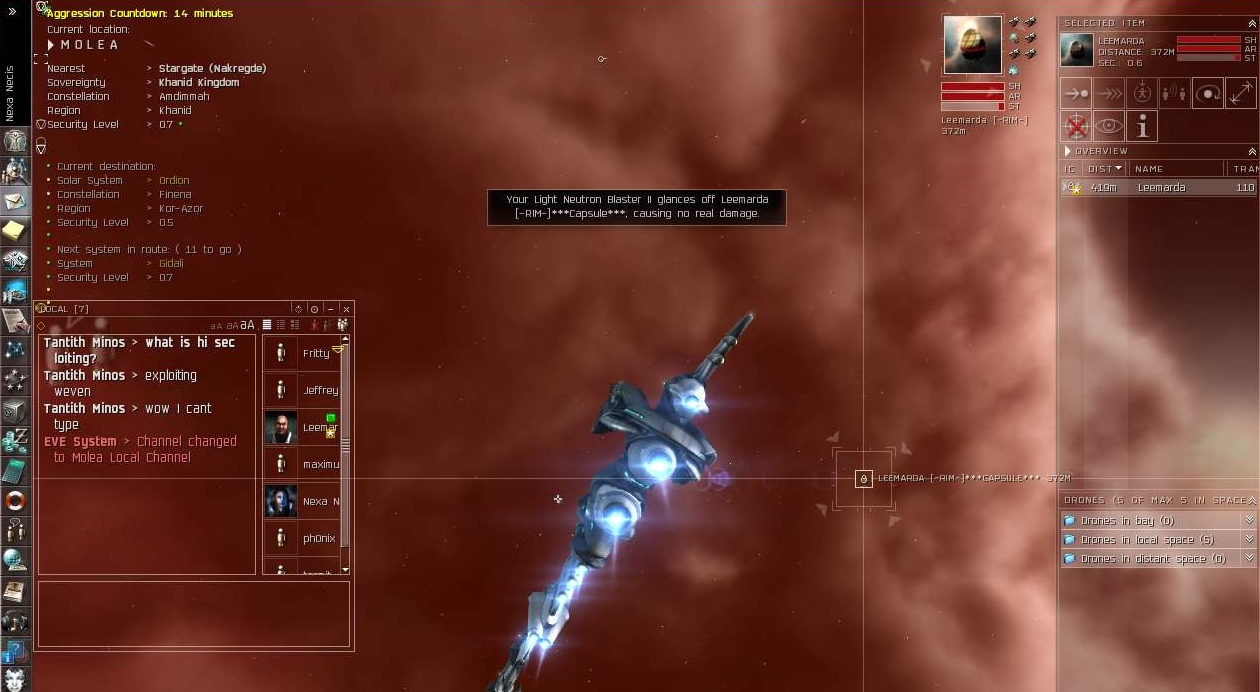
Task: Click the Approach button in Selected Item
Action: pos(1076,94)
